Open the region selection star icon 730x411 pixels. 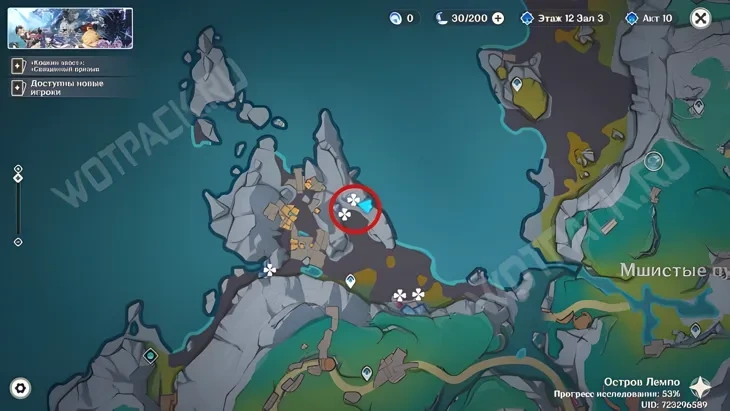[702, 387]
